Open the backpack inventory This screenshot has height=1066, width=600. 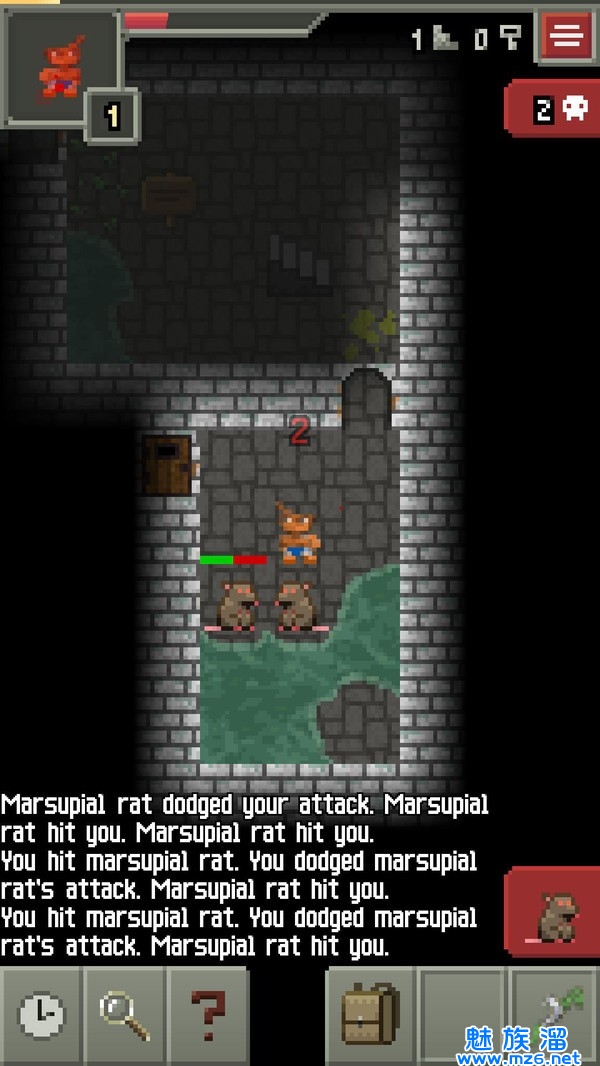(x=370, y=1016)
